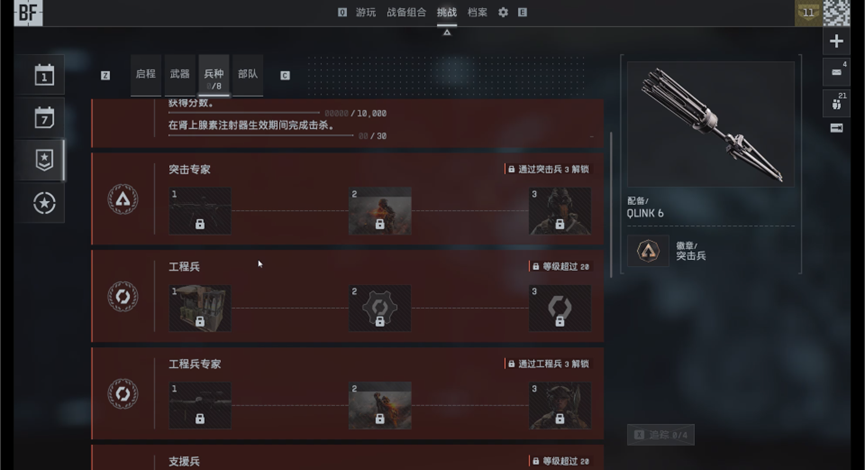Show daily challenges with calendar 1 icon

(x=44, y=75)
